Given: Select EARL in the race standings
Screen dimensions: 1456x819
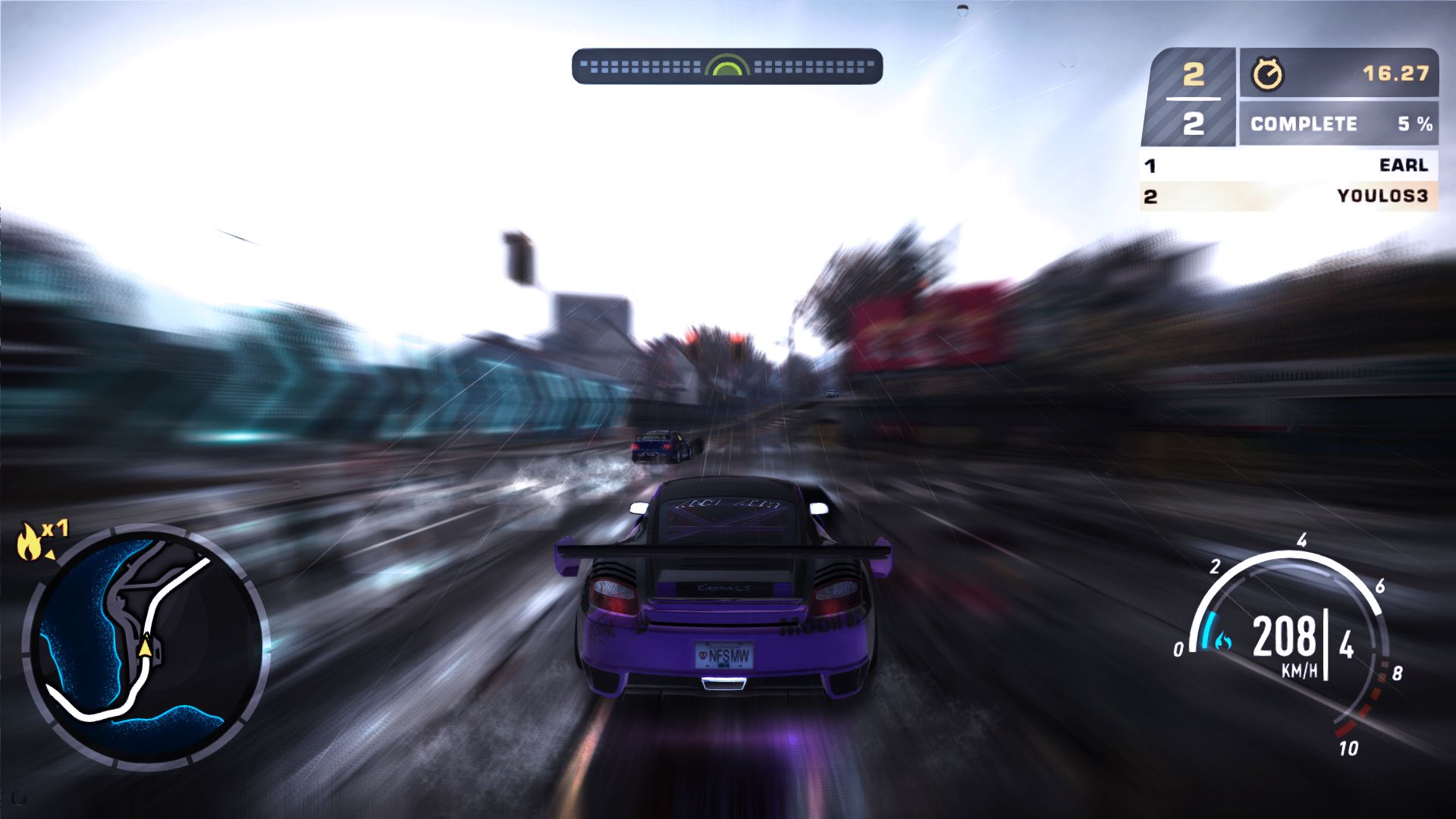Looking at the screenshot, I should point(1288,165).
